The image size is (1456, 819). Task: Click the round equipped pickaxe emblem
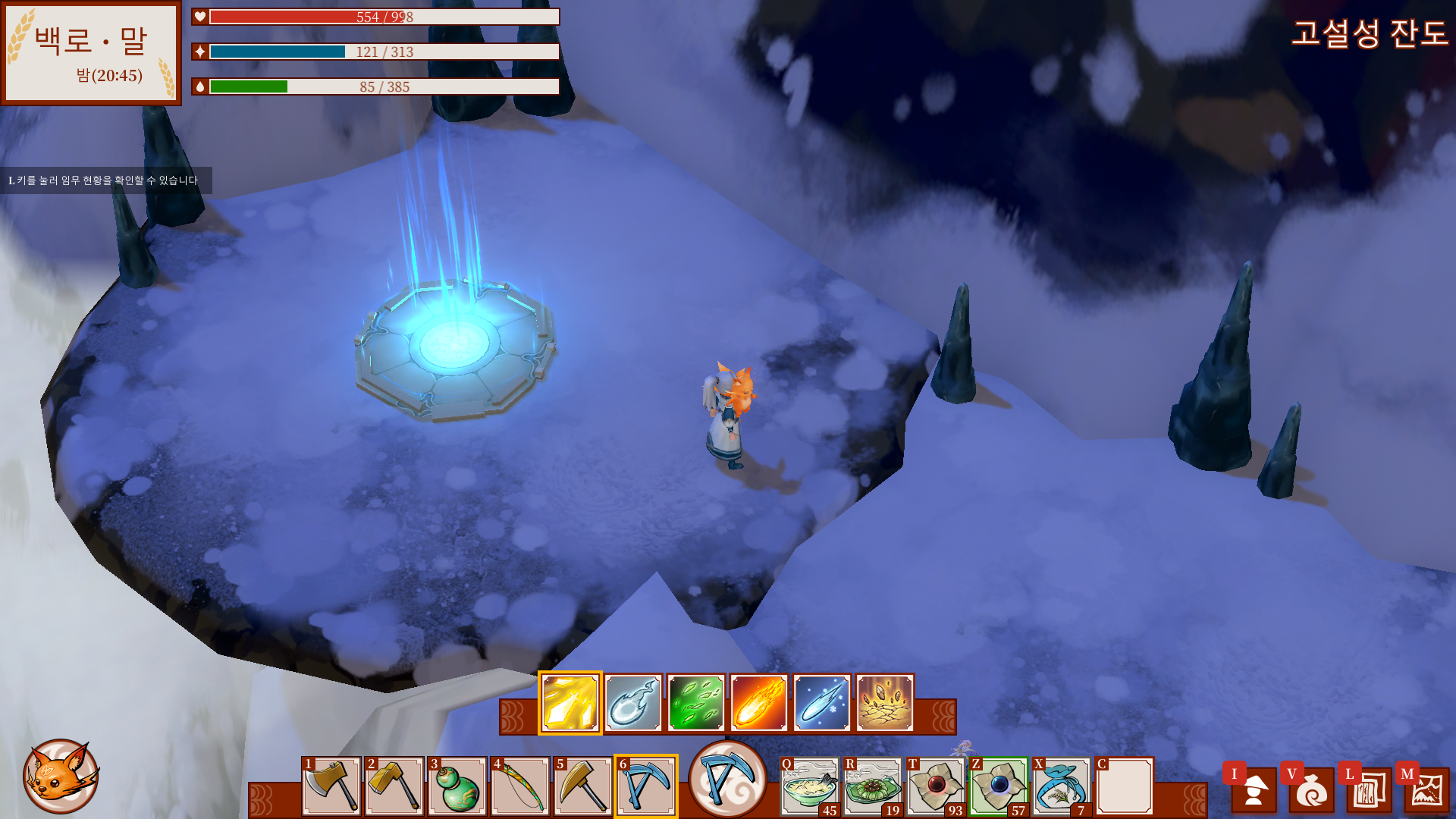coord(727,779)
